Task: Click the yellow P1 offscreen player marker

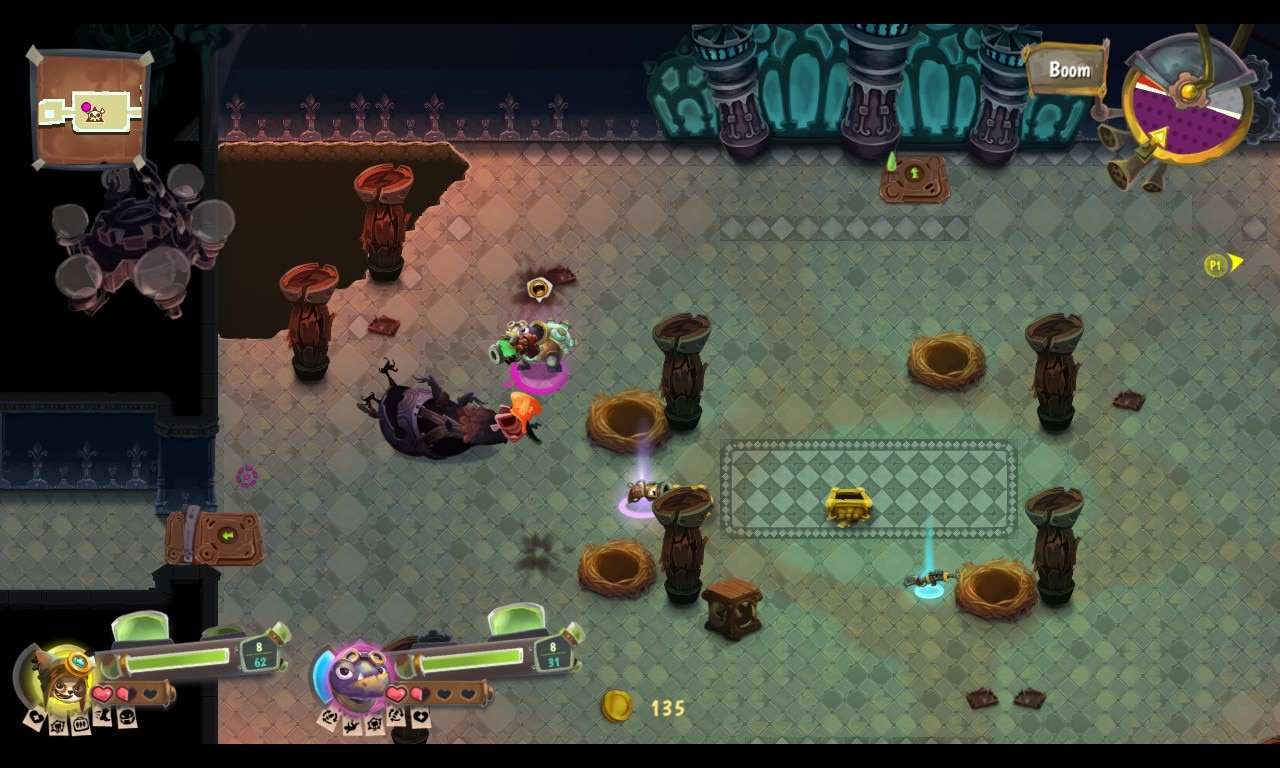Action: [1221, 265]
